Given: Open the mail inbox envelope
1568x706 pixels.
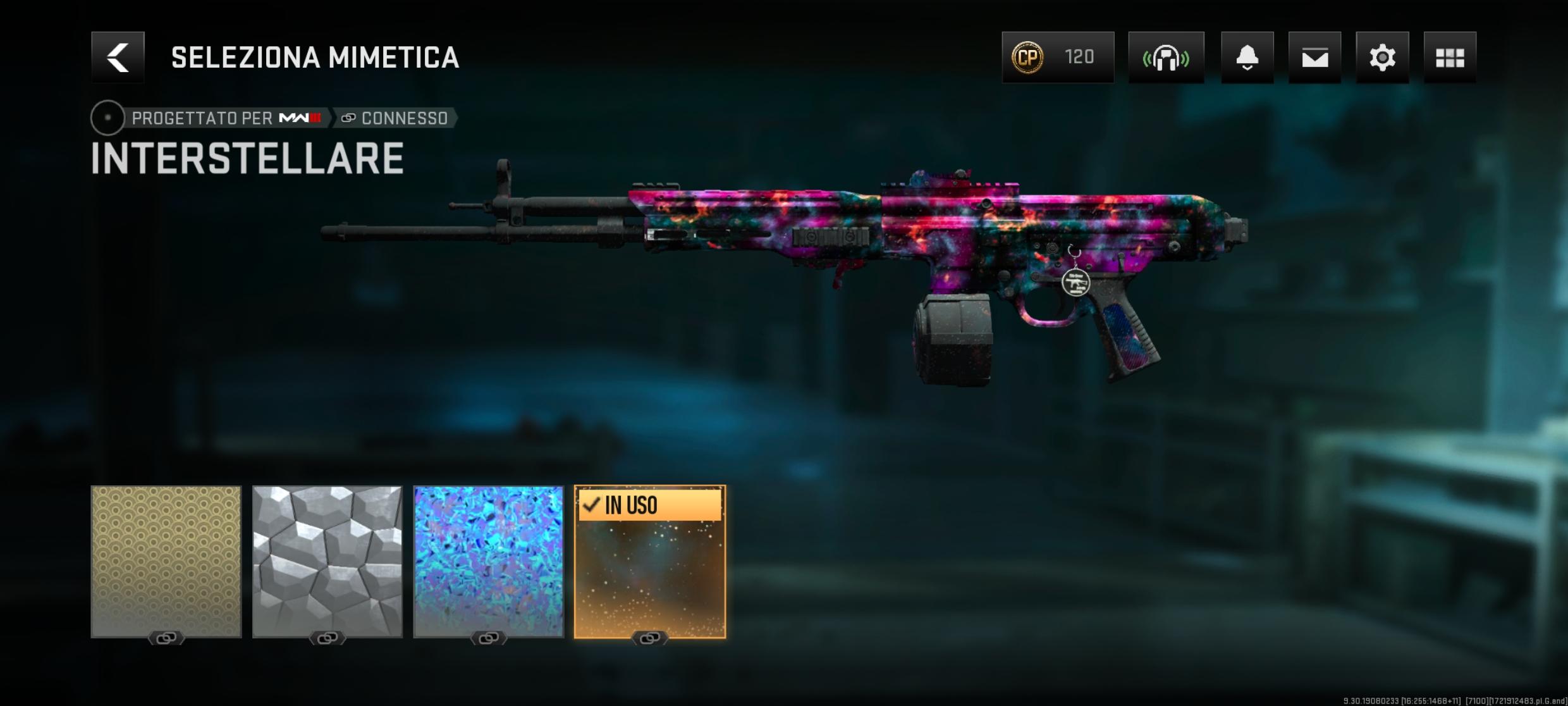Looking at the screenshot, I should 1314,58.
